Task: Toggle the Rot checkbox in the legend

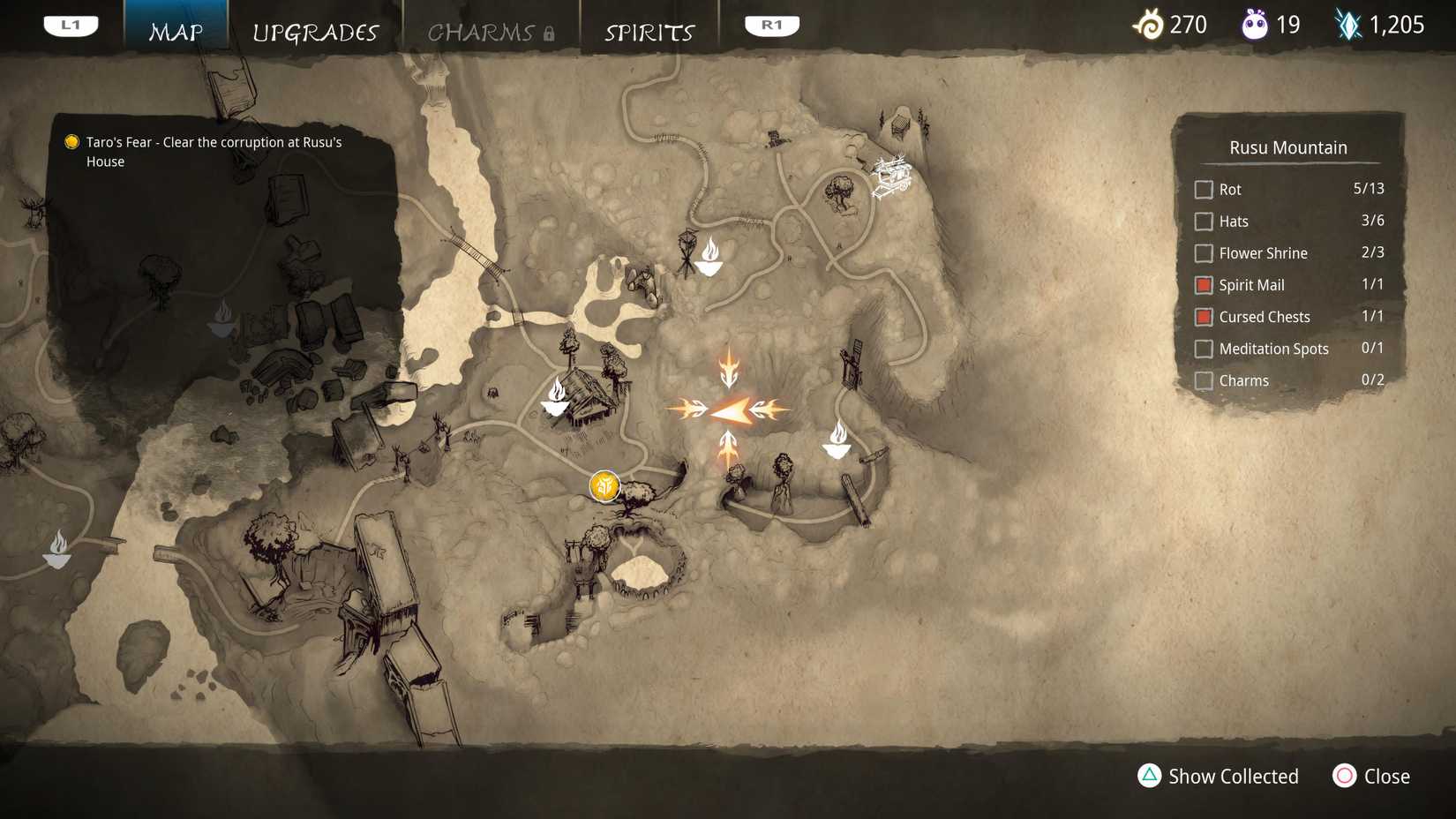Action: coord(1203,189)
